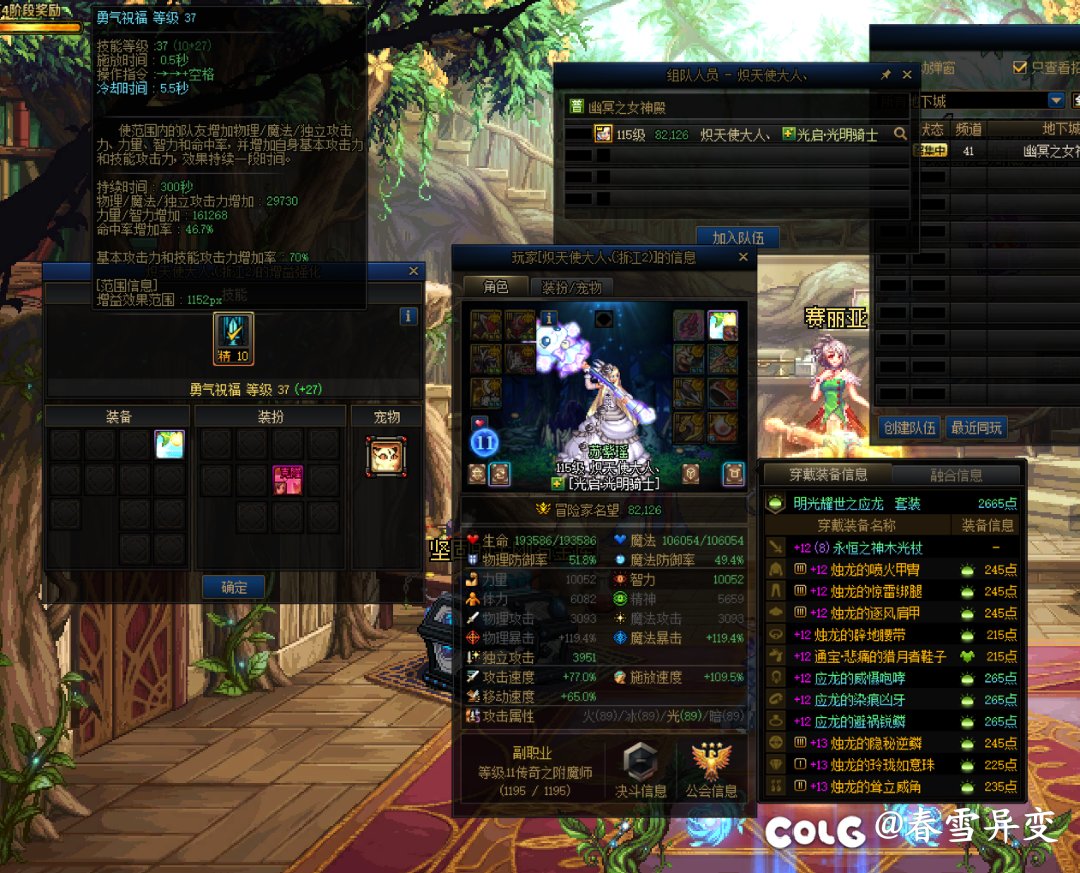Switch to the 融合信息 tab

coord(956,475)
